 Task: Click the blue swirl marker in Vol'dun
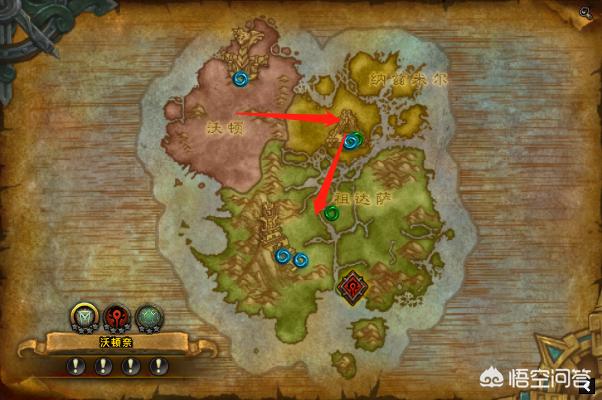240,76
